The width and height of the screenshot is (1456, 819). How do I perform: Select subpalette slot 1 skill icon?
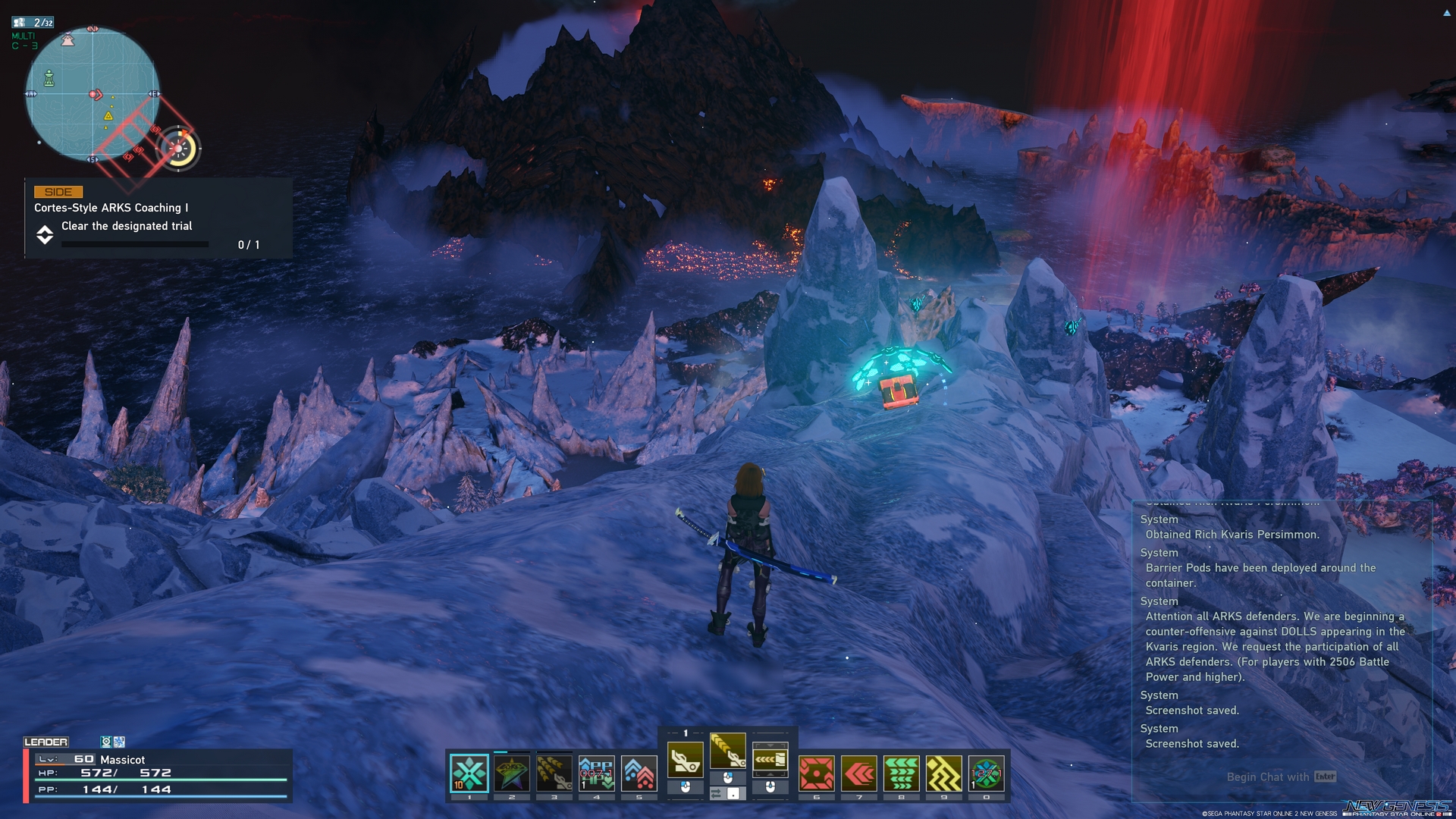(470, 770)
